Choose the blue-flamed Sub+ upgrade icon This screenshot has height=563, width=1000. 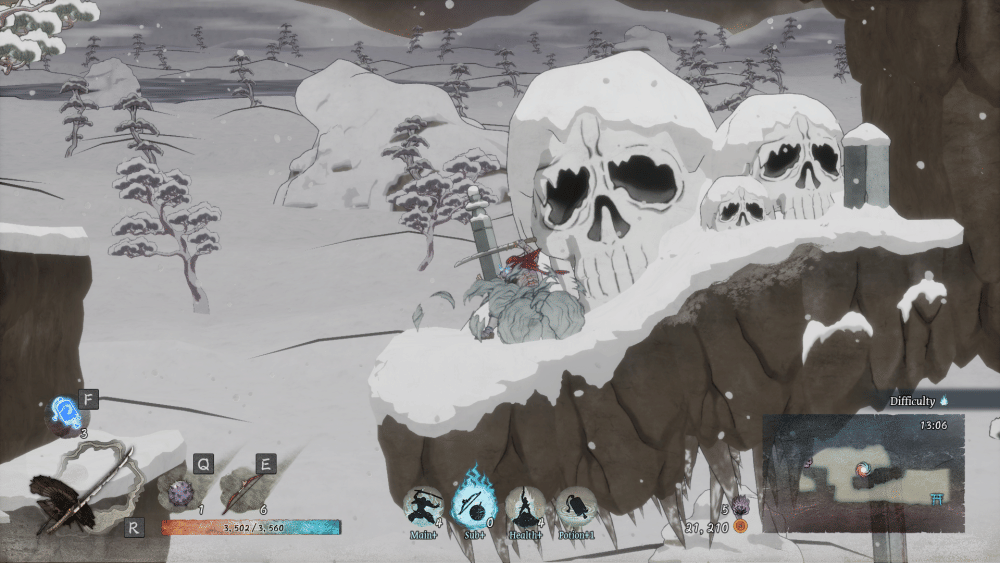(x=473, y=498)
